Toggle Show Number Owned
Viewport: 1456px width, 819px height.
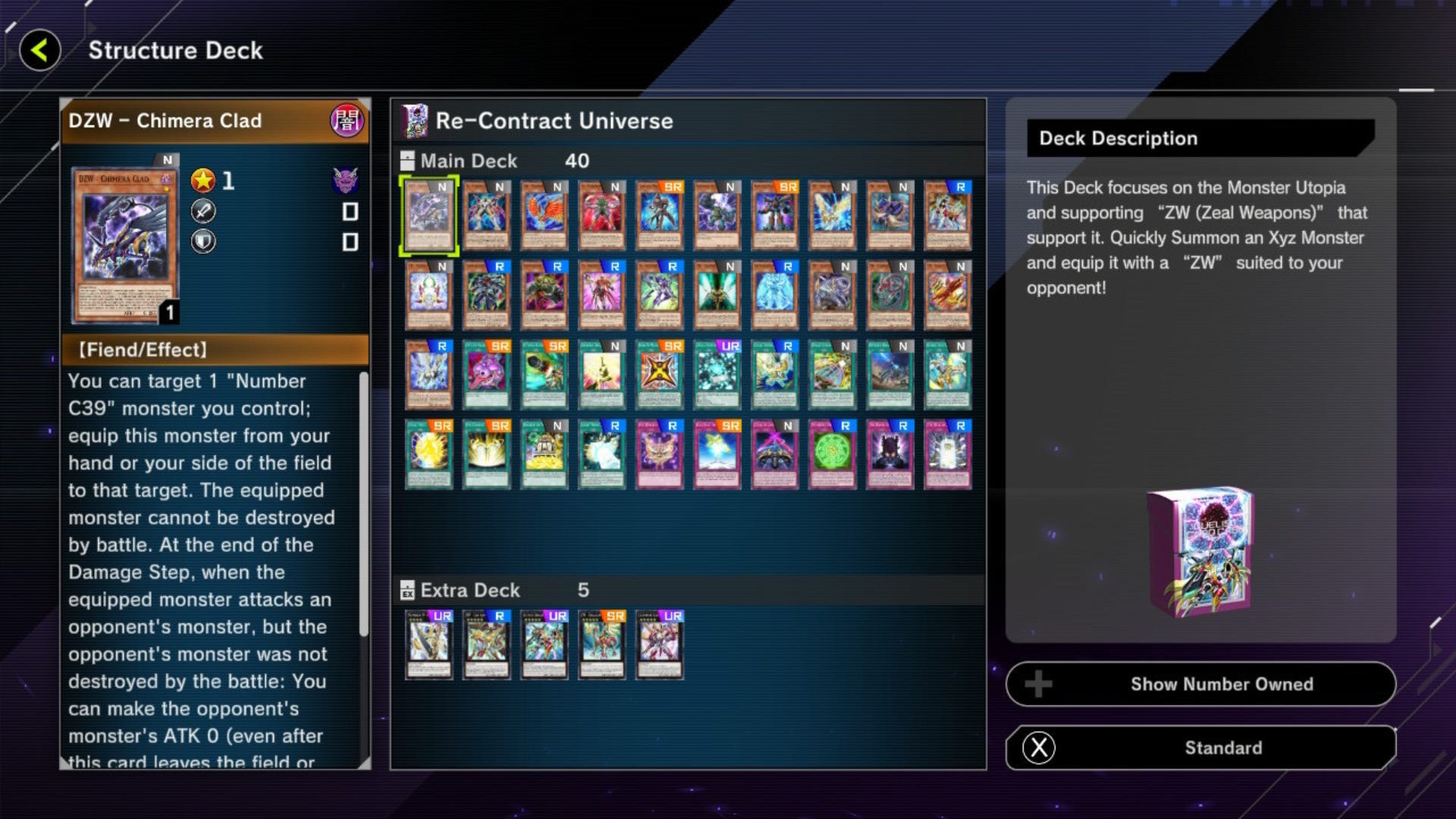1199,684
